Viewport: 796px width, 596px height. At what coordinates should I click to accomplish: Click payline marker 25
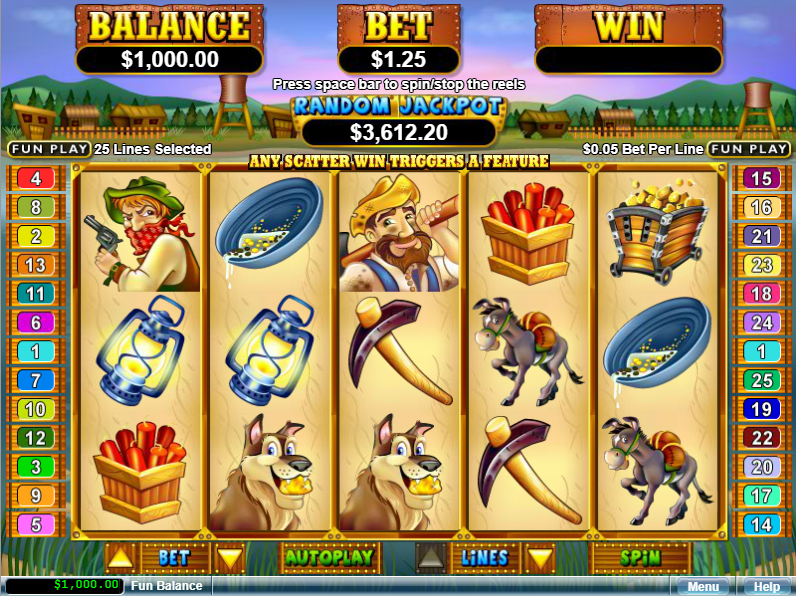[761, 380]
